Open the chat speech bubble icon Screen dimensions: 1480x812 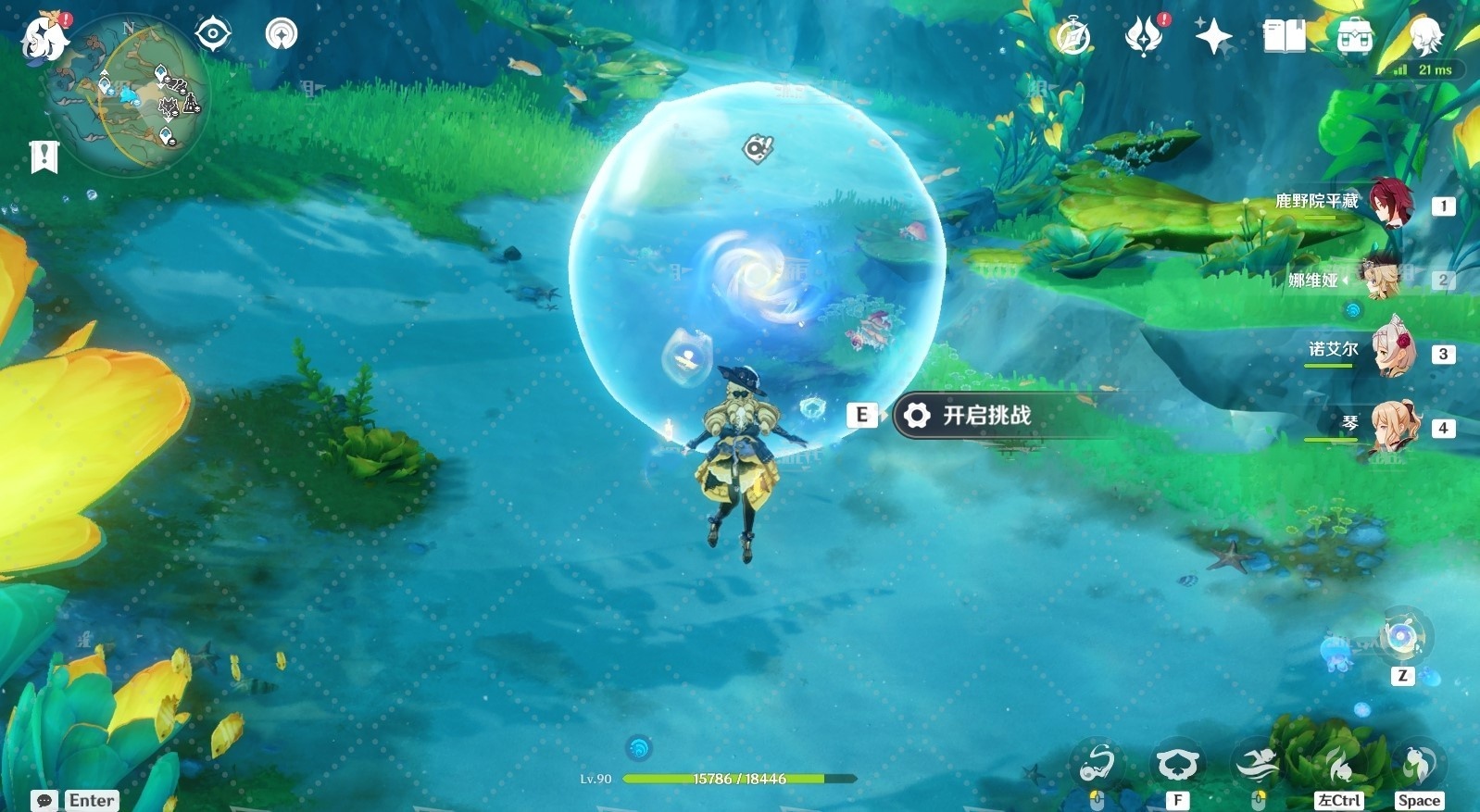click(44, 800)
